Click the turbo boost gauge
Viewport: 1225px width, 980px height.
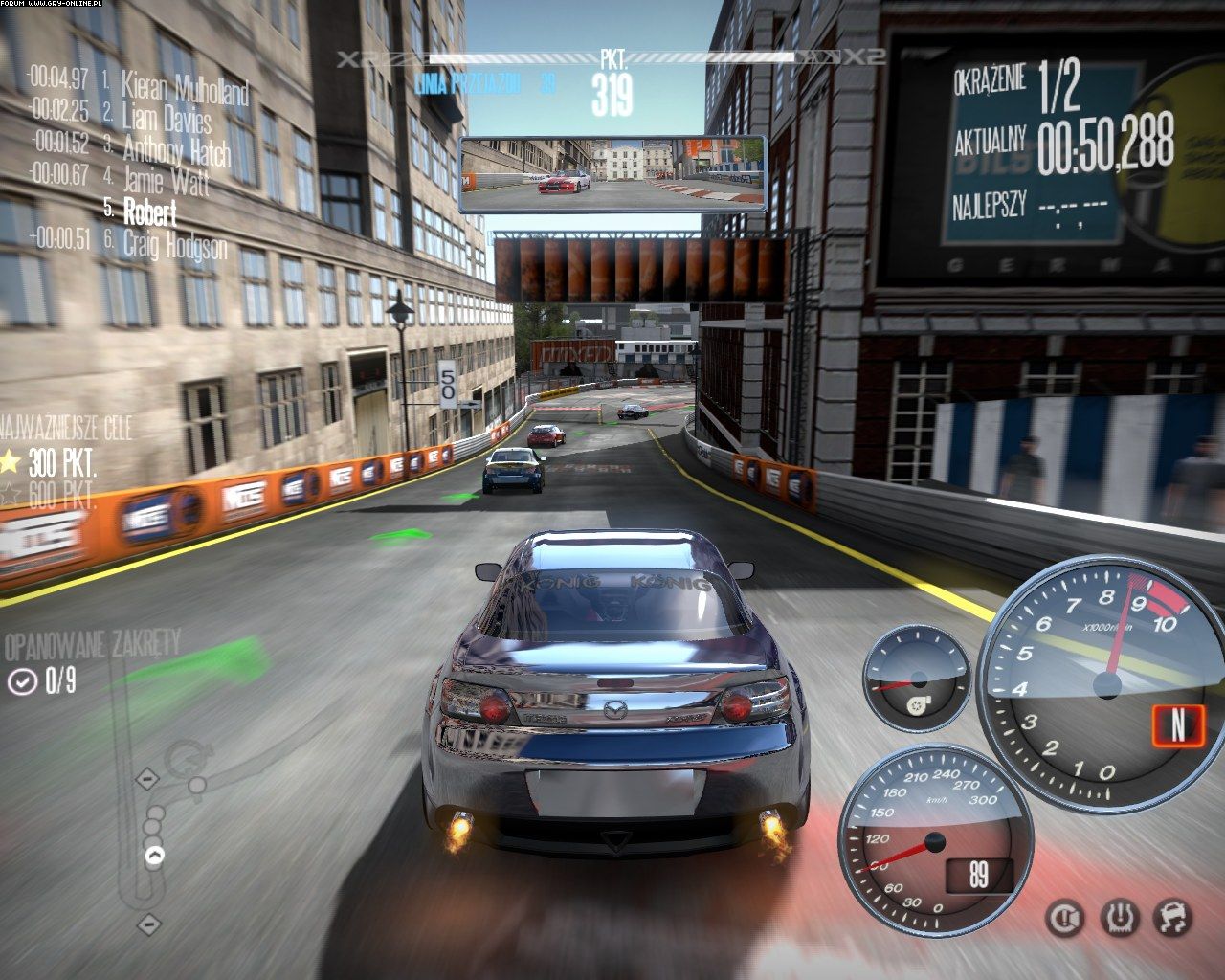[x=915, y=679]
